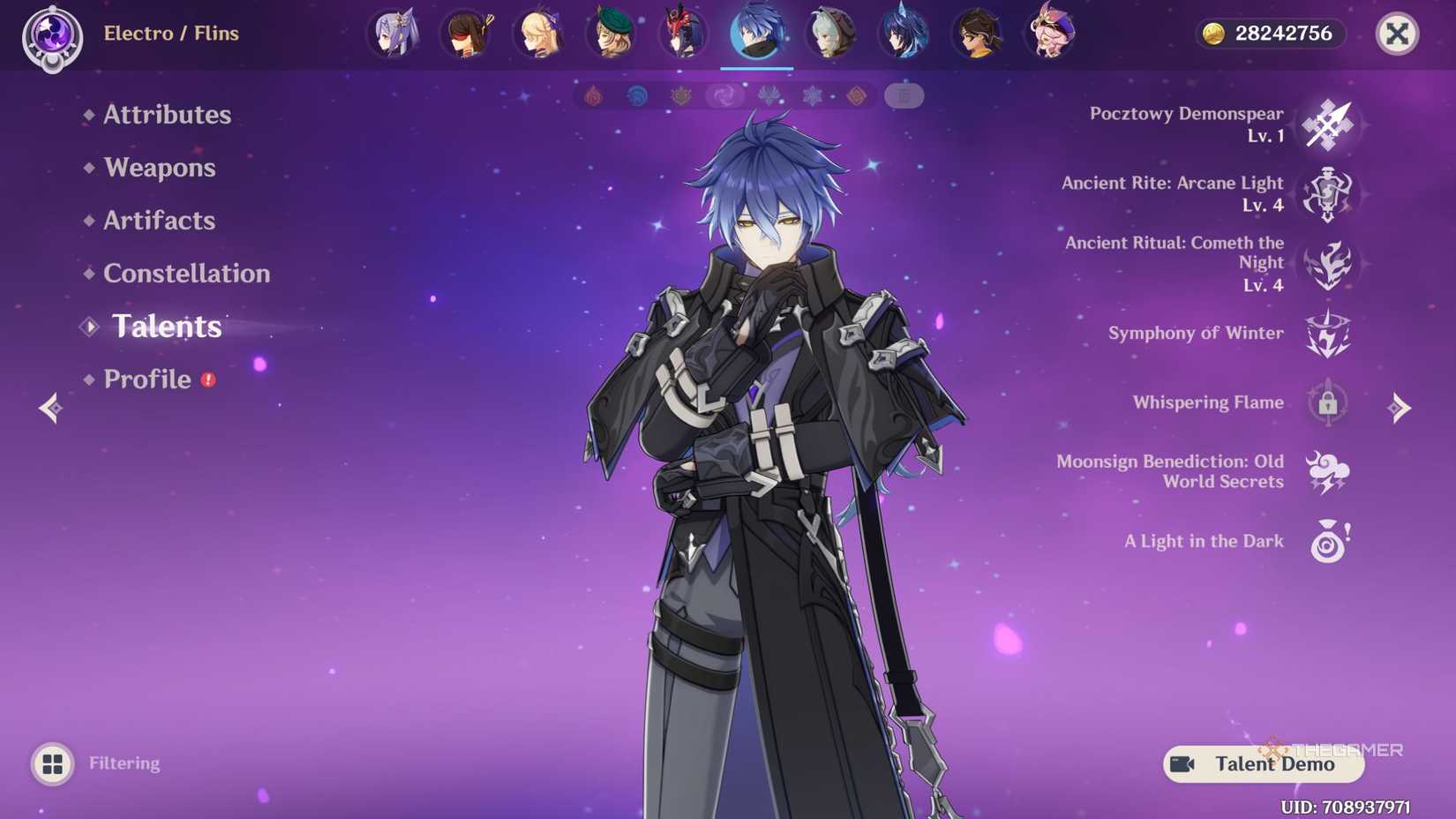Open Moonsign Benediction: Old World Secrets

click(x=1327, y=472)
